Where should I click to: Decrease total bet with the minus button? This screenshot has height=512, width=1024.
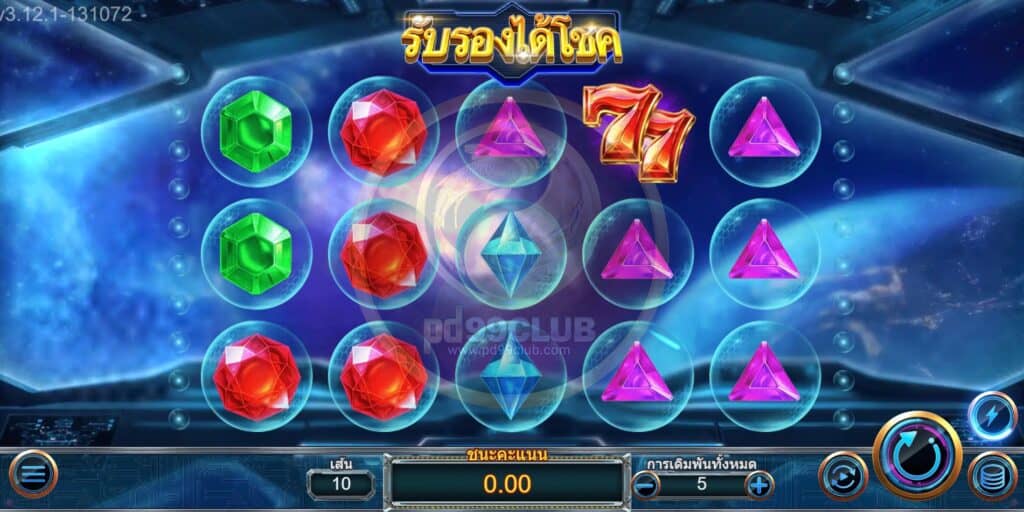click(x=647, y=486)
